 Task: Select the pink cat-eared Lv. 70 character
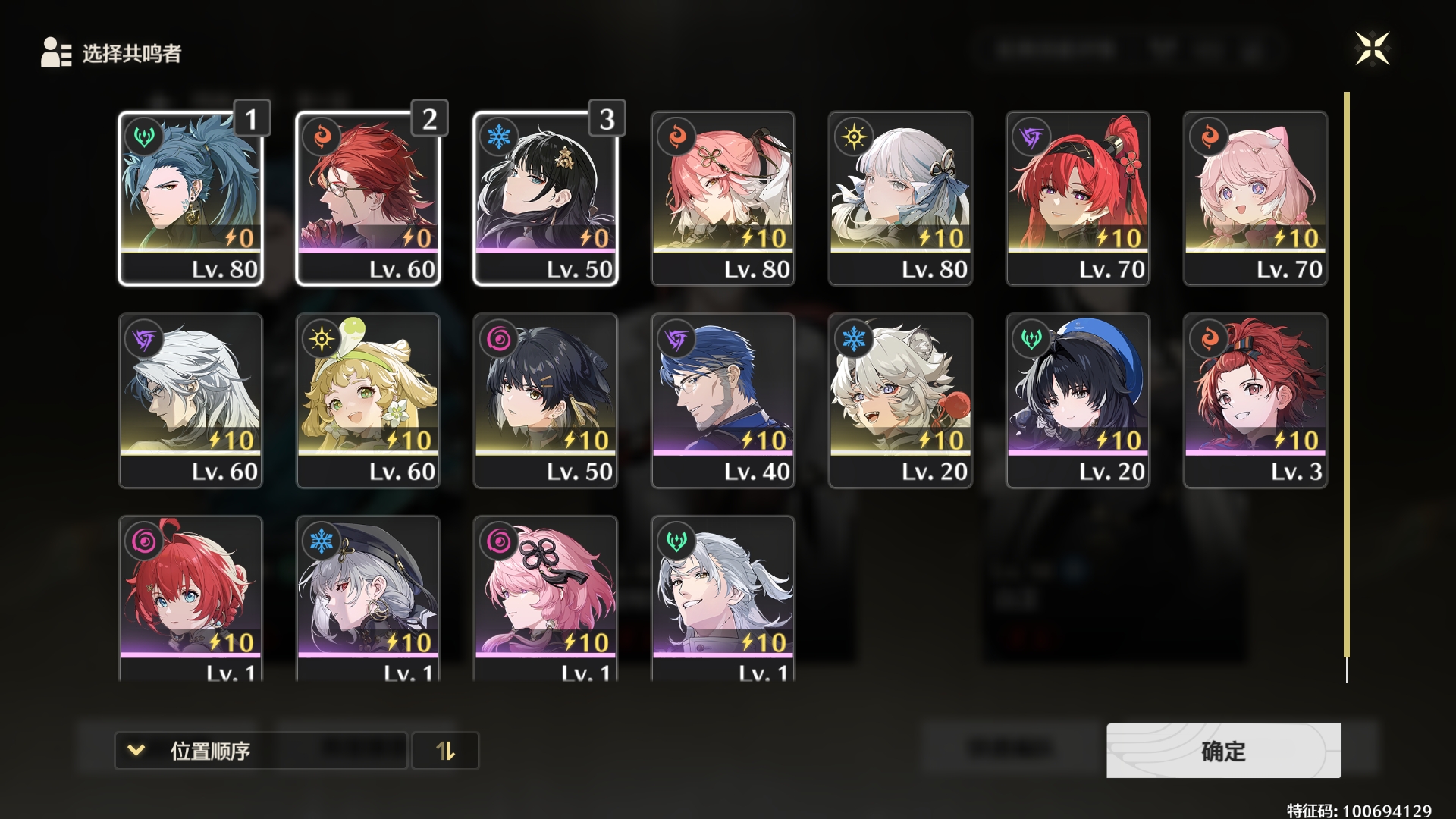(1255, 199)
